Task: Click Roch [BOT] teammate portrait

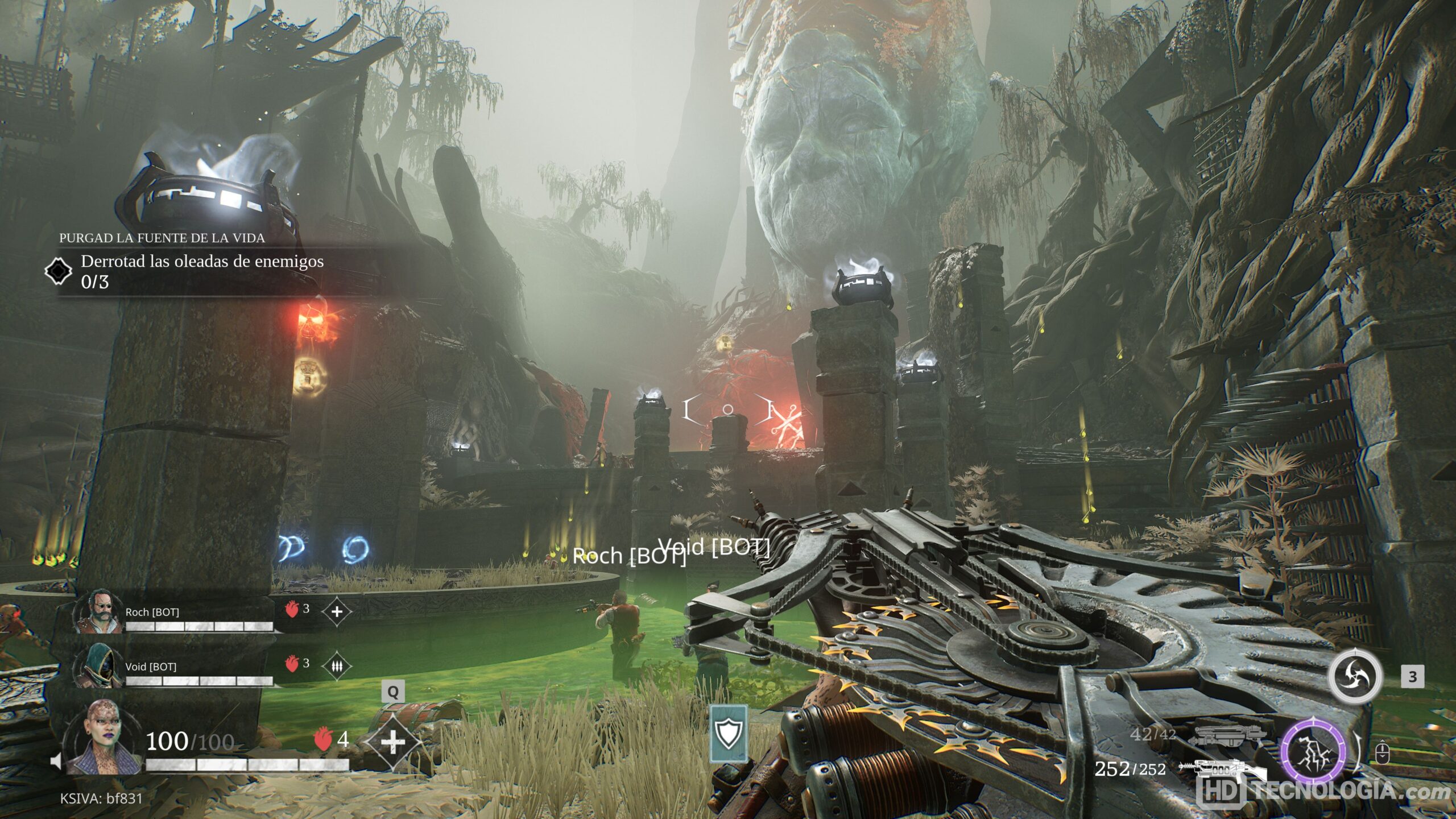Action: (99, 613)
